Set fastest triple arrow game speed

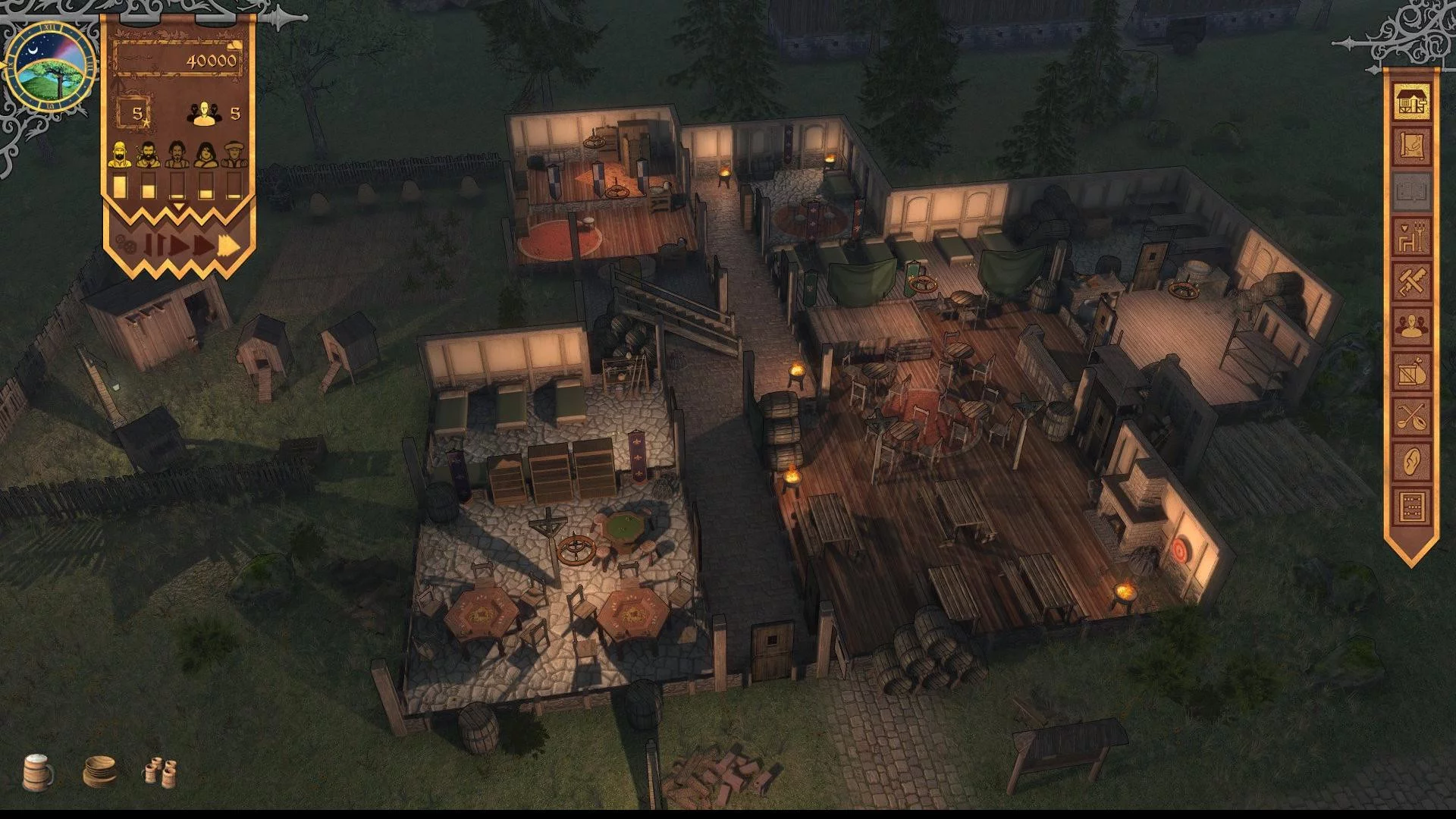(229, 246)
